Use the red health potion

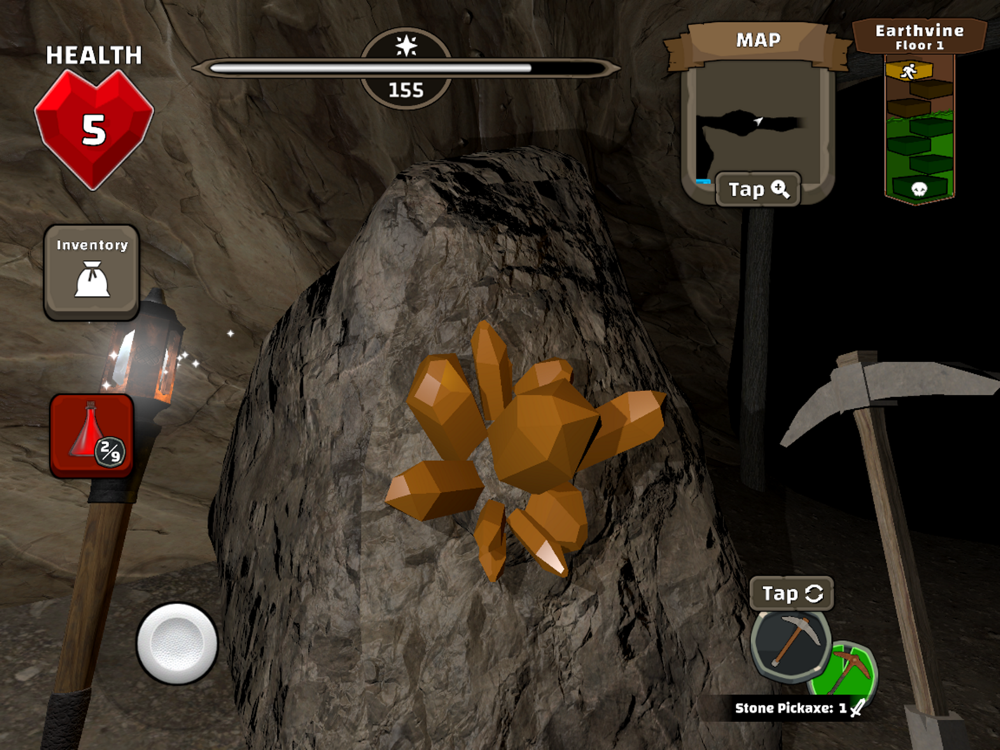91,436
